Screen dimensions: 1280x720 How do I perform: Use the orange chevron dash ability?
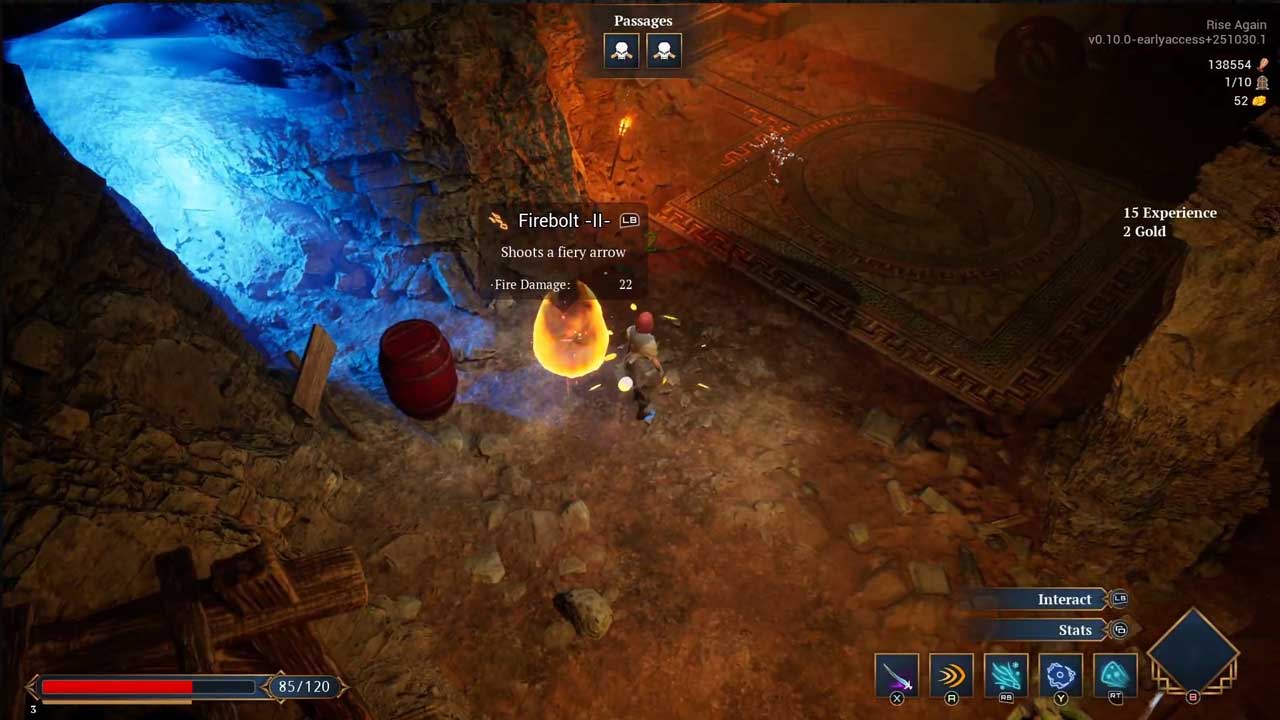point(951,676)
